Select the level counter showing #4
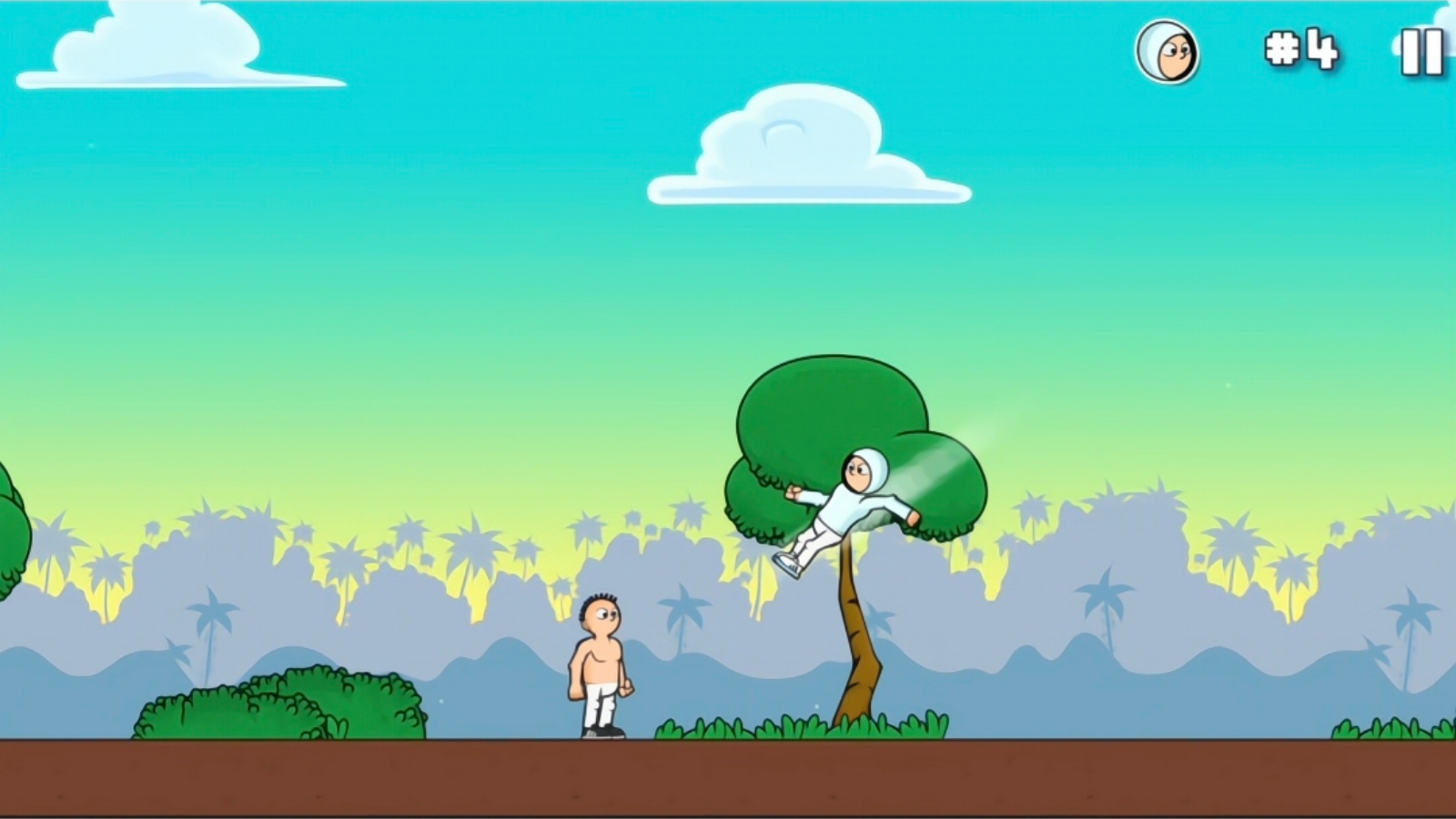1456x819 pixels. (x=1301, y=48)
